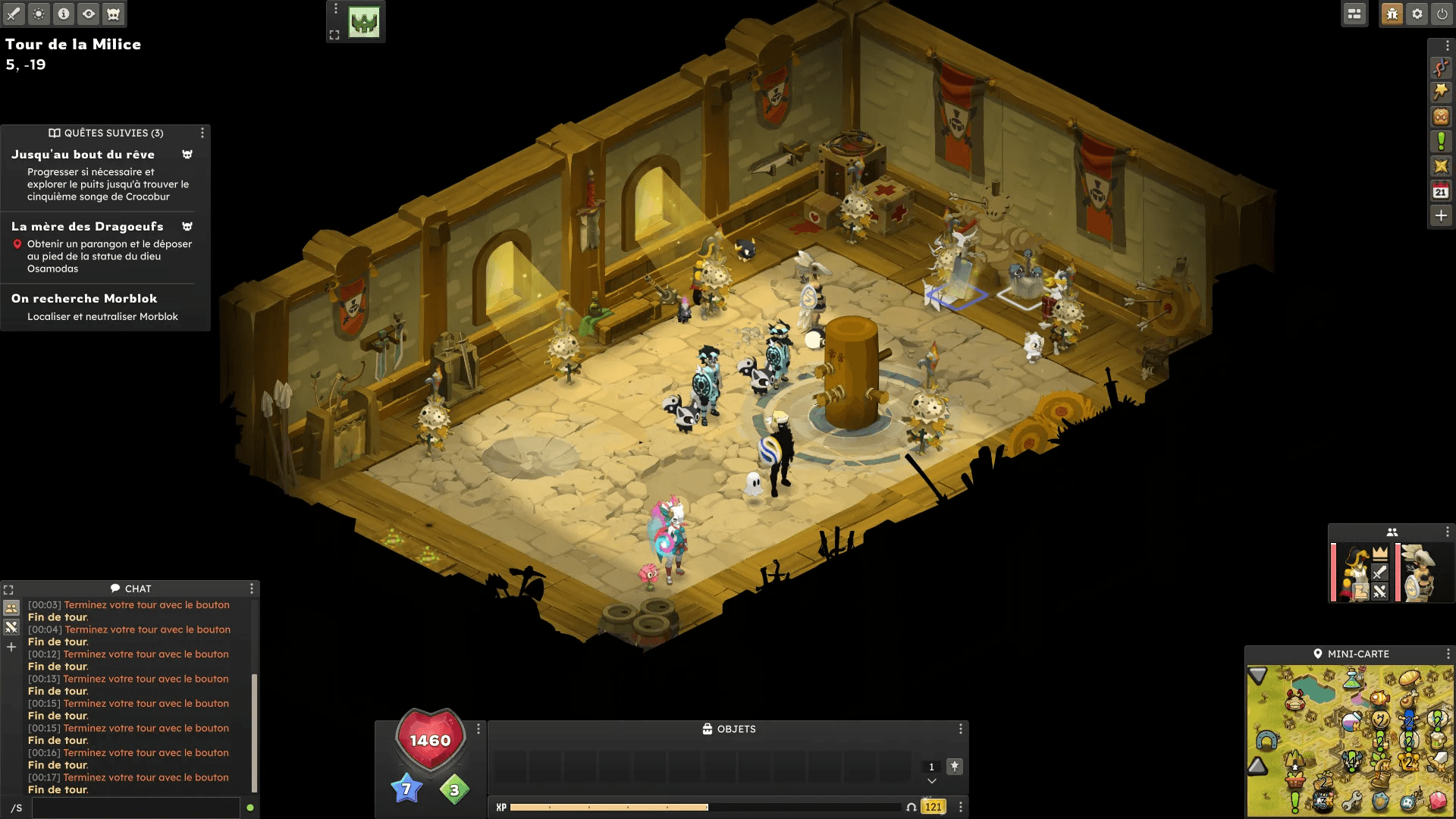This screenshot has height=819, width=1456.
Task: Open the star wand shortcut
Action: click(1441, 92)
